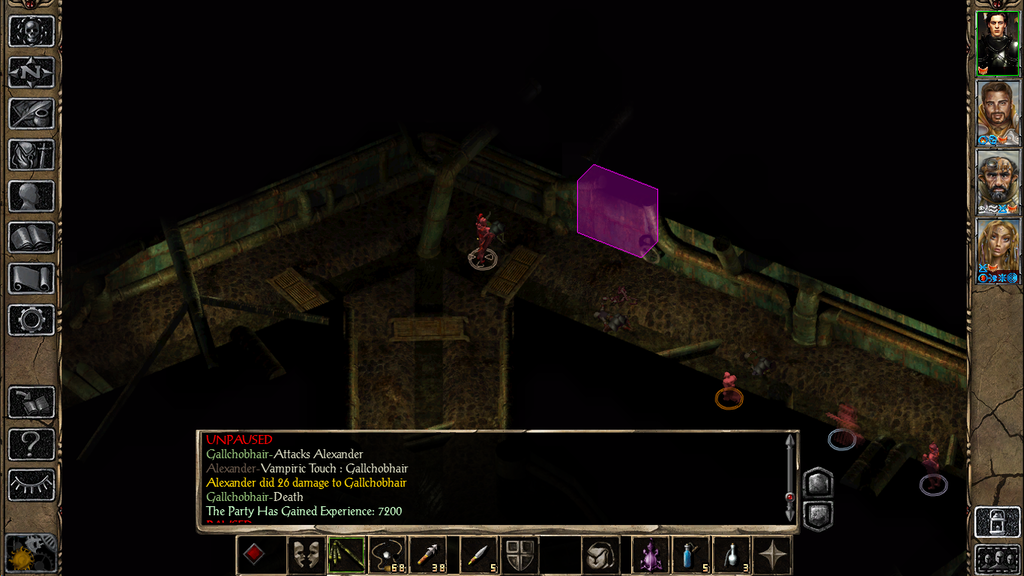Open the character record bust icon

(x=31, y=196)
